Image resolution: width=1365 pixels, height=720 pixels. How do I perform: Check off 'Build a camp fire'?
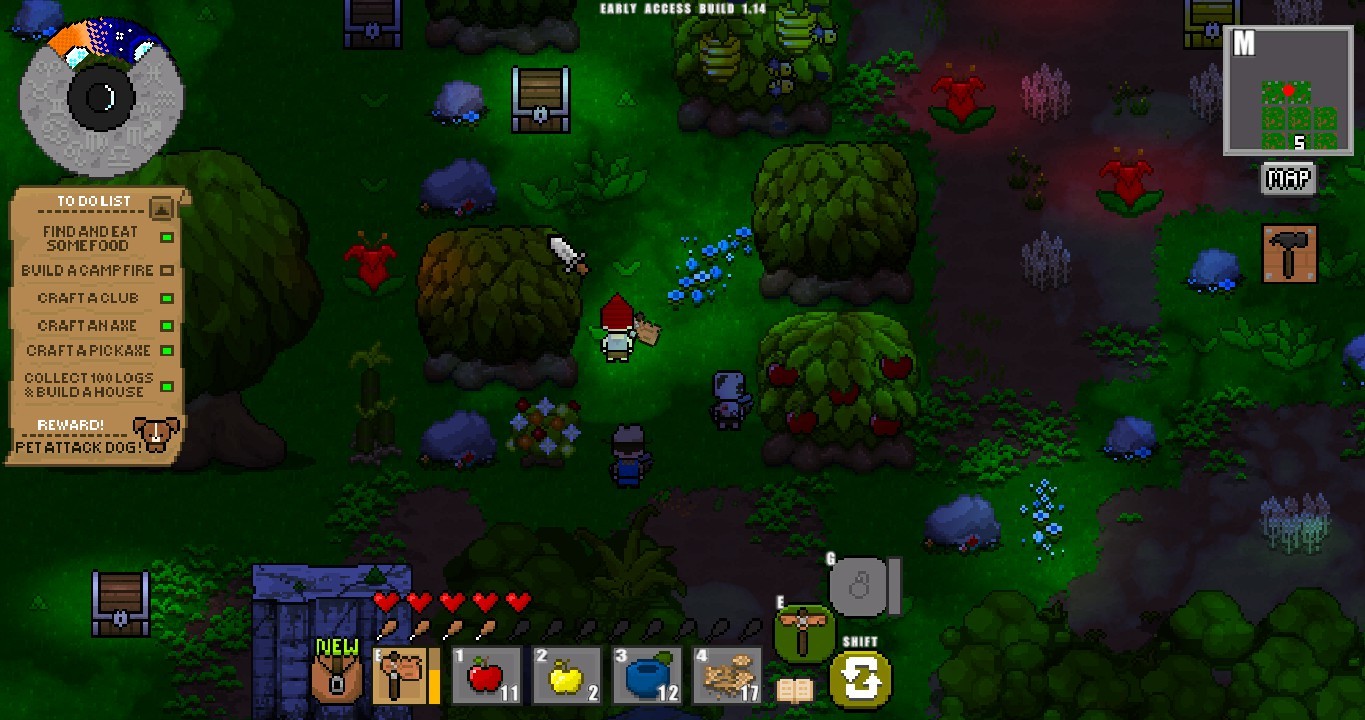pos(169,270)
